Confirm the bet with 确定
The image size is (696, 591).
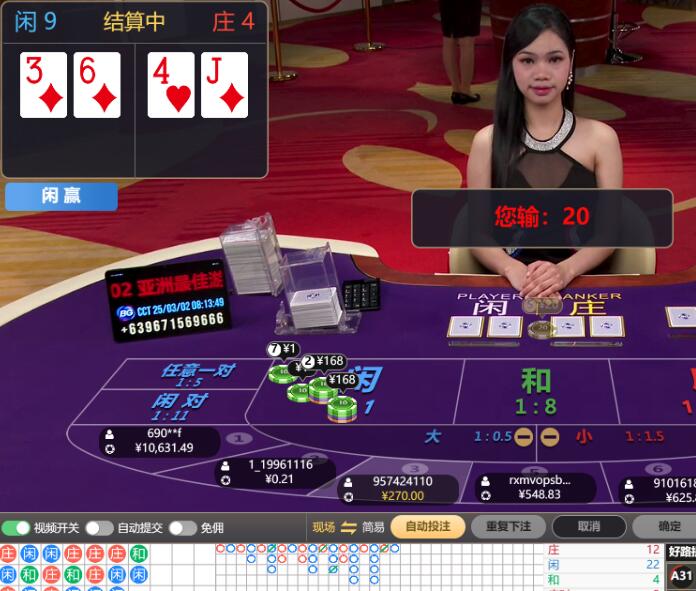pyautogui.click(x=669, y=527)
